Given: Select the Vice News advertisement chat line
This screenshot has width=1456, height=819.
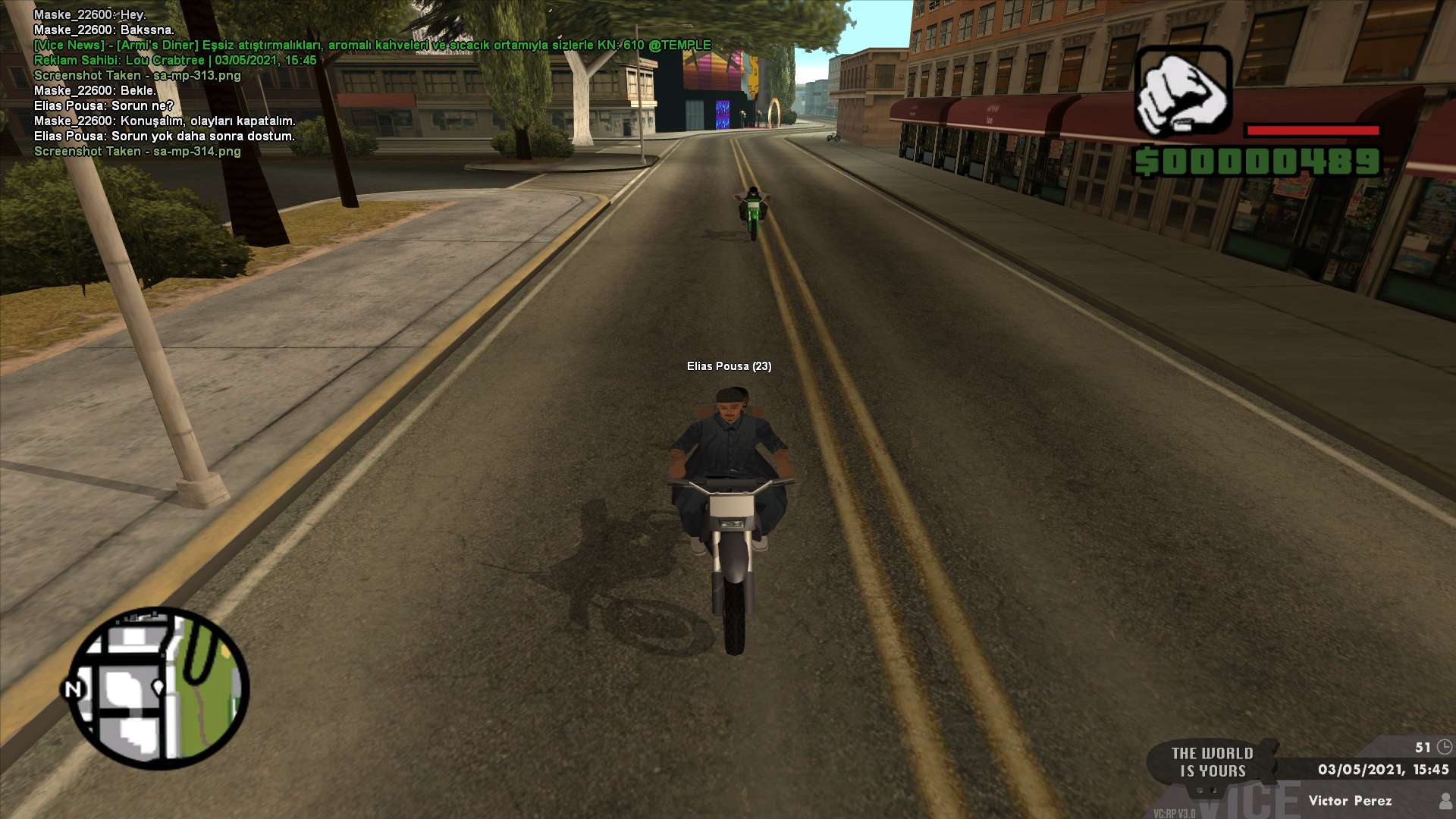Looking at the screenshot, I should [372, 45].
